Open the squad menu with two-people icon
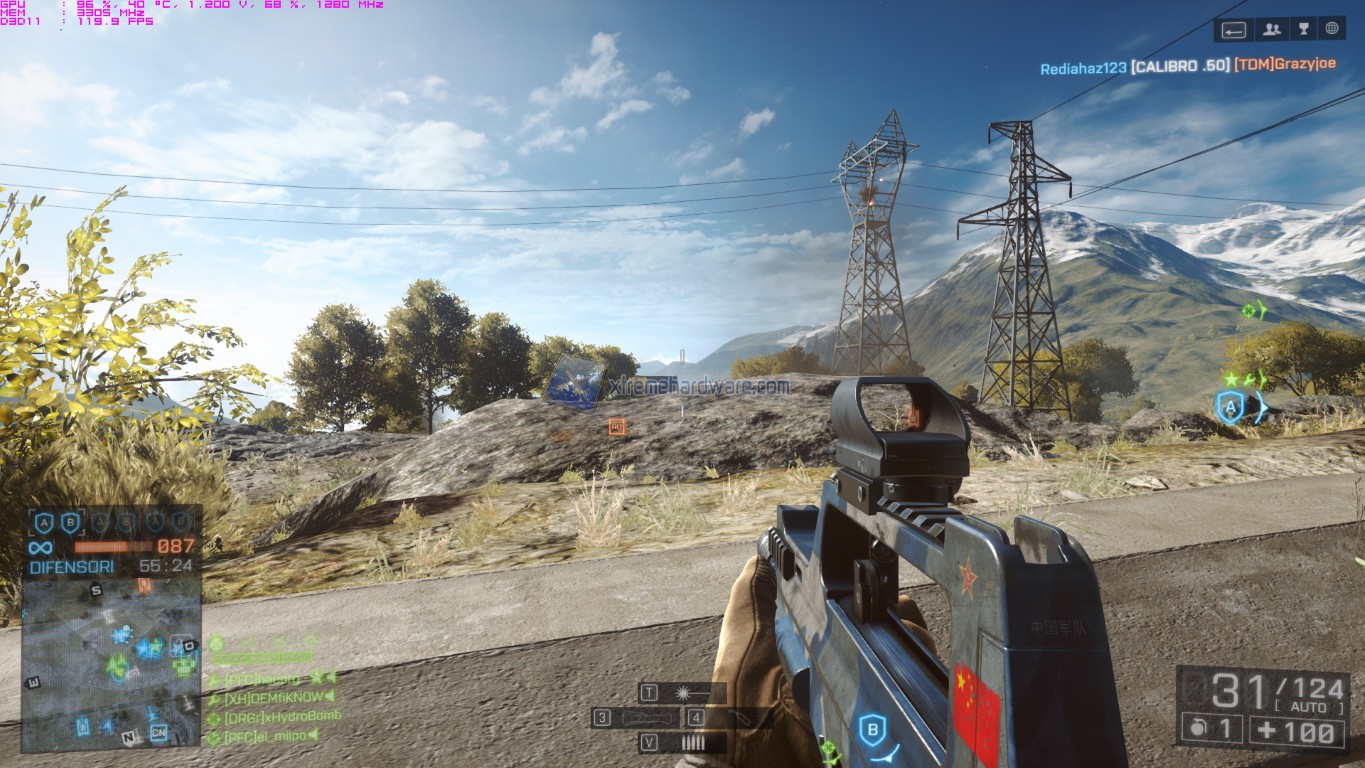Viewport: 1365px width, 768px height. [x=1272, y=29]
